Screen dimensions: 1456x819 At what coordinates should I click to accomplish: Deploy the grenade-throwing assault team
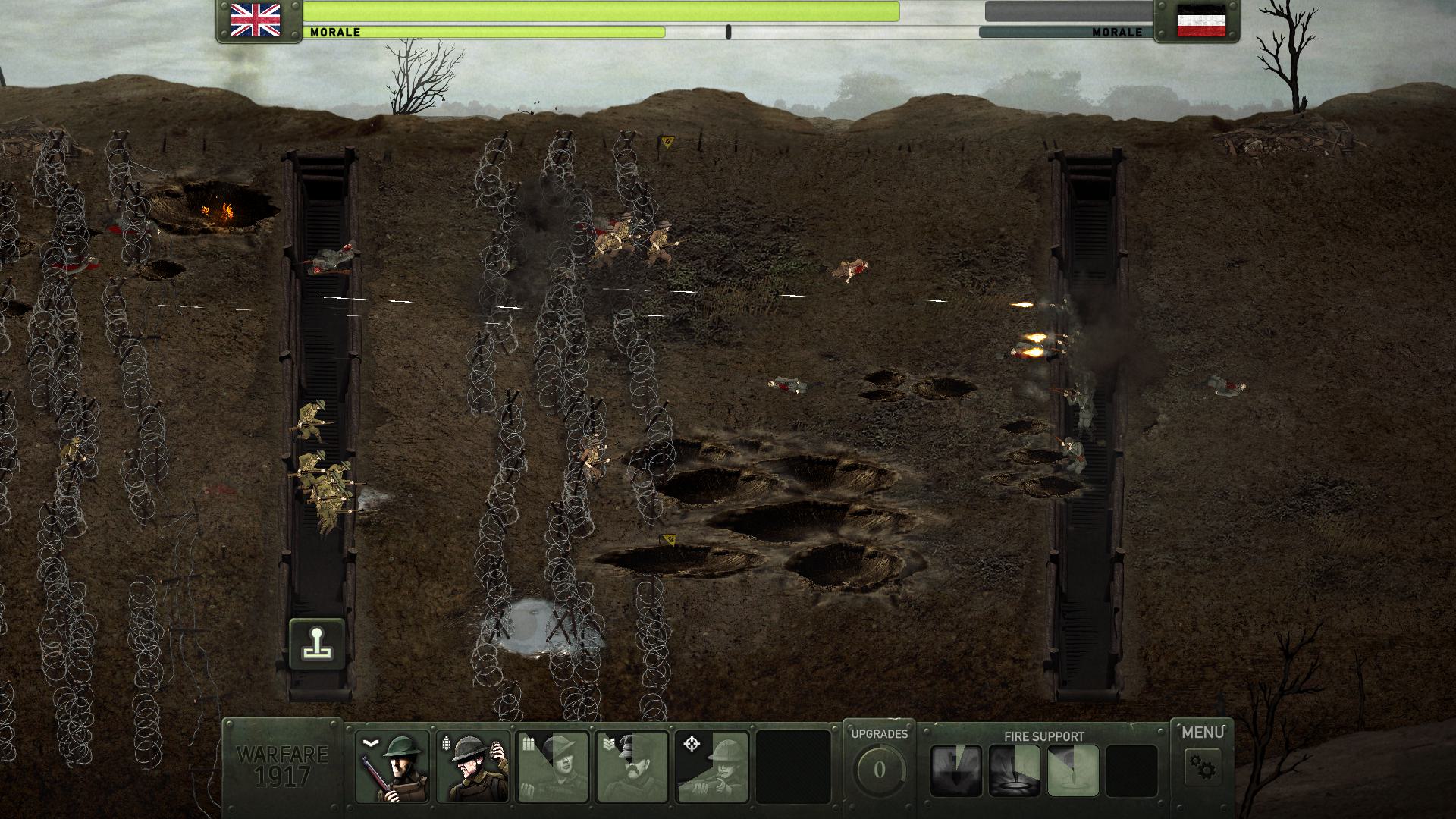coord(473,767)
